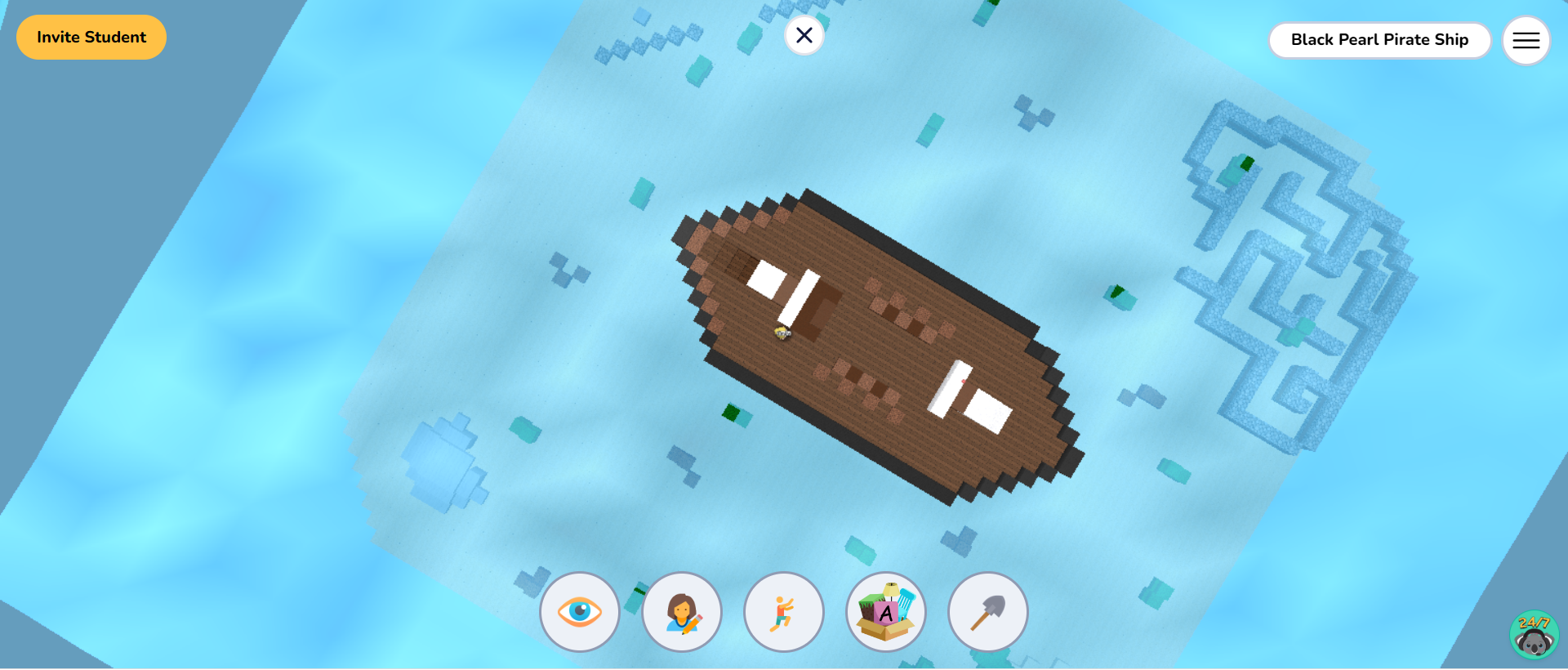Click the Black Pearl Pirate Ship title pill
This screenshot has width=1568, height=670.
point(1379,39)
